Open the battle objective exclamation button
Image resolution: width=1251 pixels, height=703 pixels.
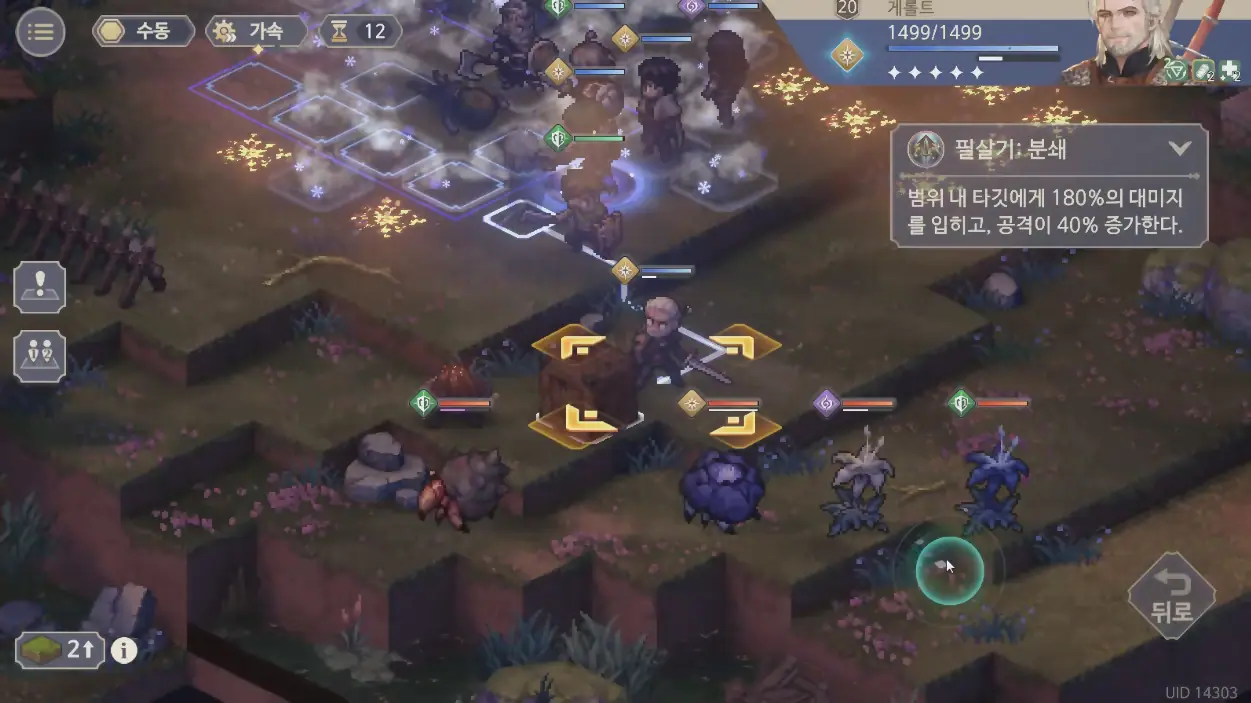40,287
